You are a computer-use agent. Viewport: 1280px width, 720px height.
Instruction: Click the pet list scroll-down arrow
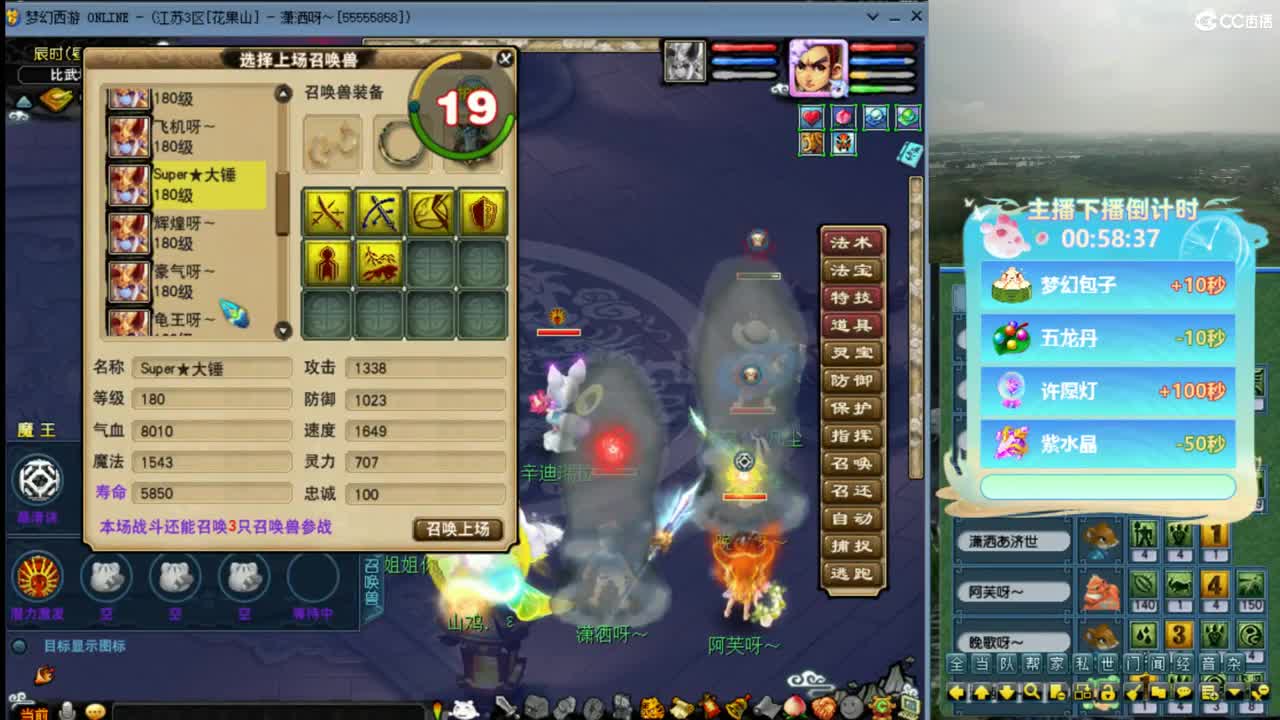click(x=282, y=328)
